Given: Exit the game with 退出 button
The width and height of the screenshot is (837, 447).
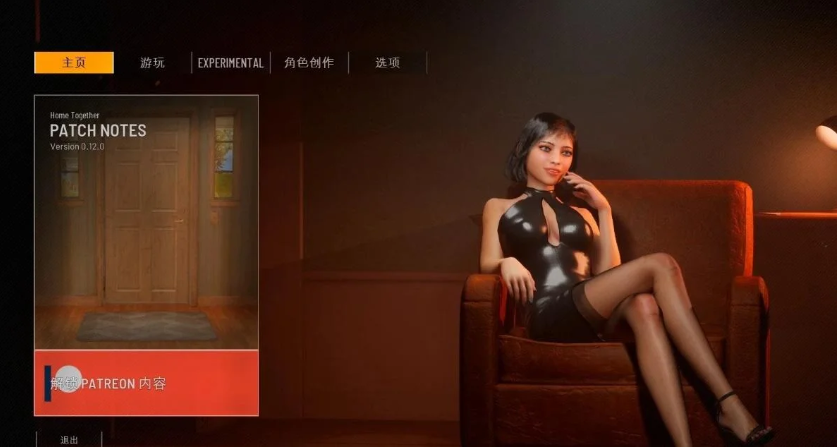Looking at the screenshot, I should click(x=68, y=439).
